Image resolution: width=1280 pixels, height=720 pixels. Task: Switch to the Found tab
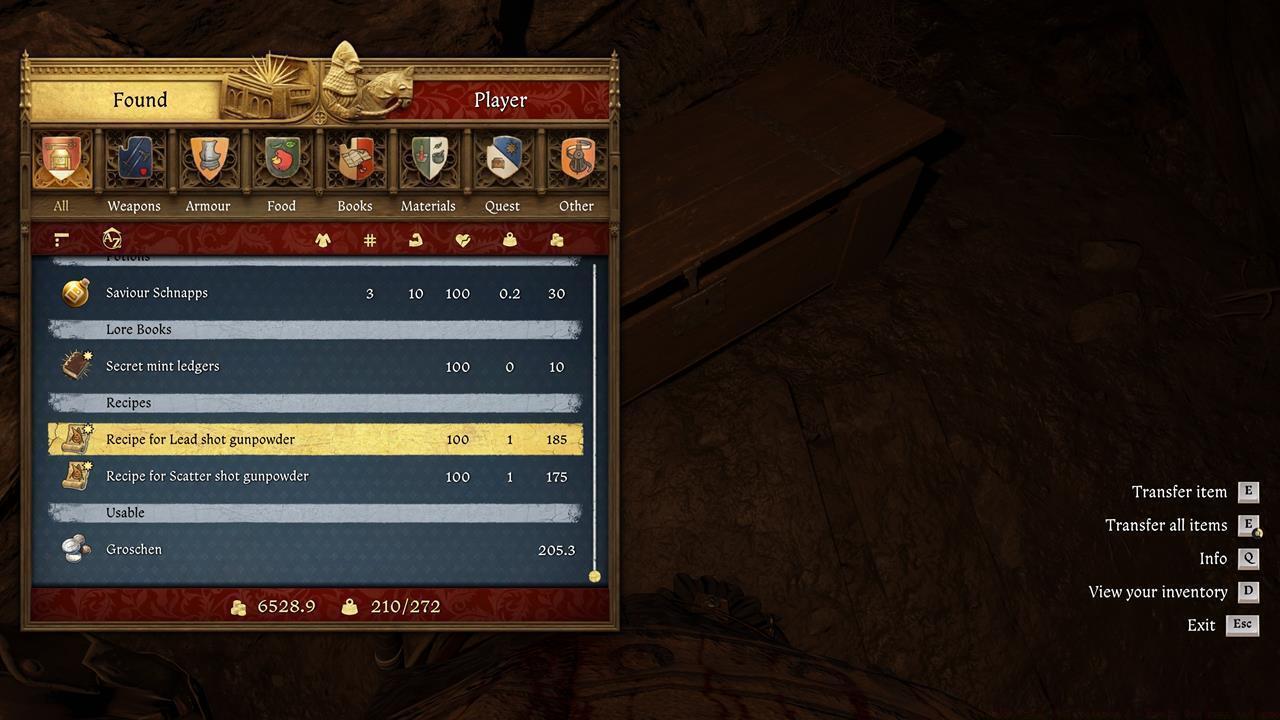(140, 100)
